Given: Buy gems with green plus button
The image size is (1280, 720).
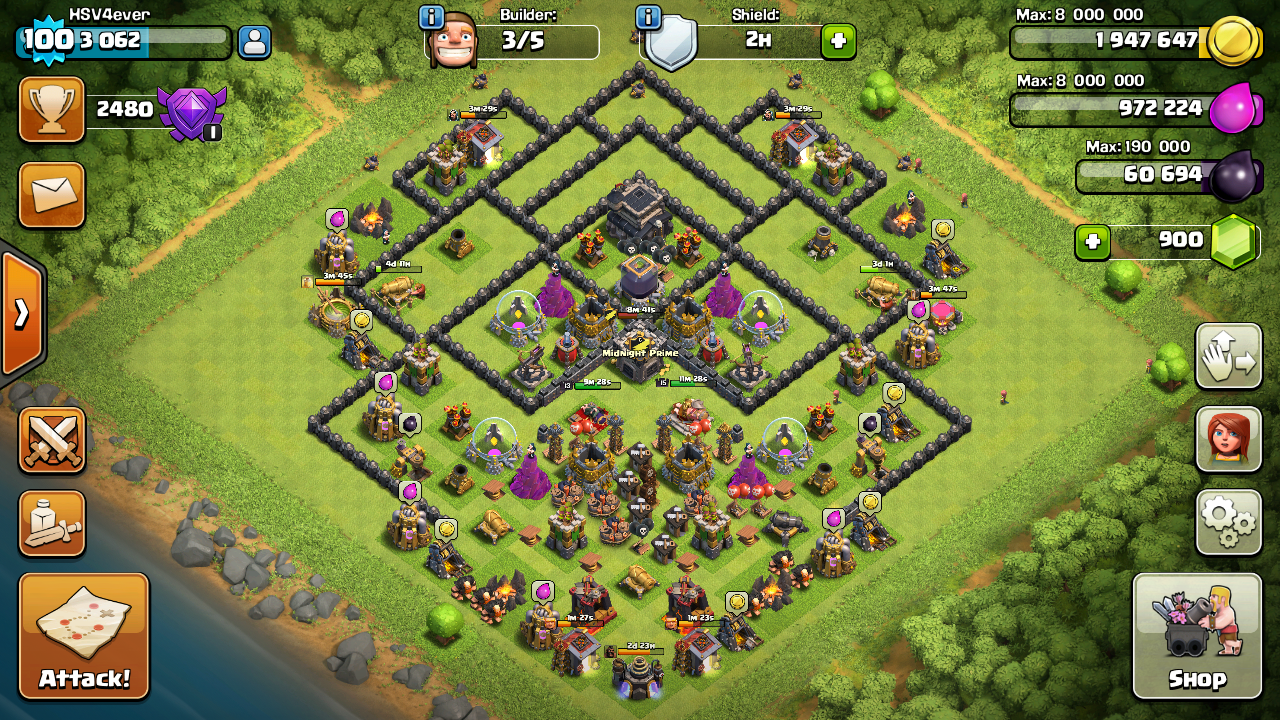Looking at the screenshot, I should (x=1092, y=242).
